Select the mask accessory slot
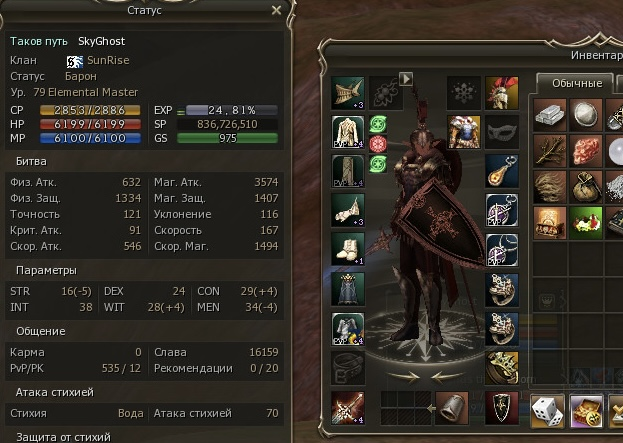This screenshot has height=443, width=623. pos(501,131)
